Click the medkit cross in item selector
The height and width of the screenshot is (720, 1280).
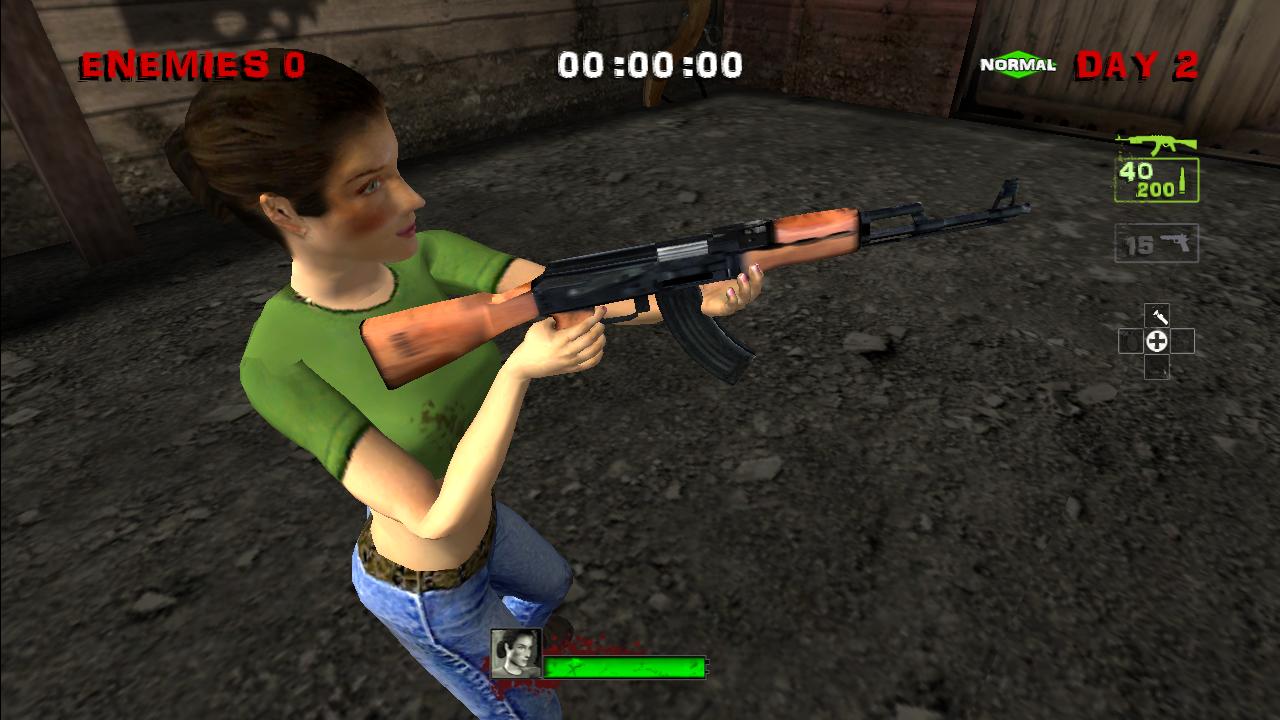(1157, 342)
